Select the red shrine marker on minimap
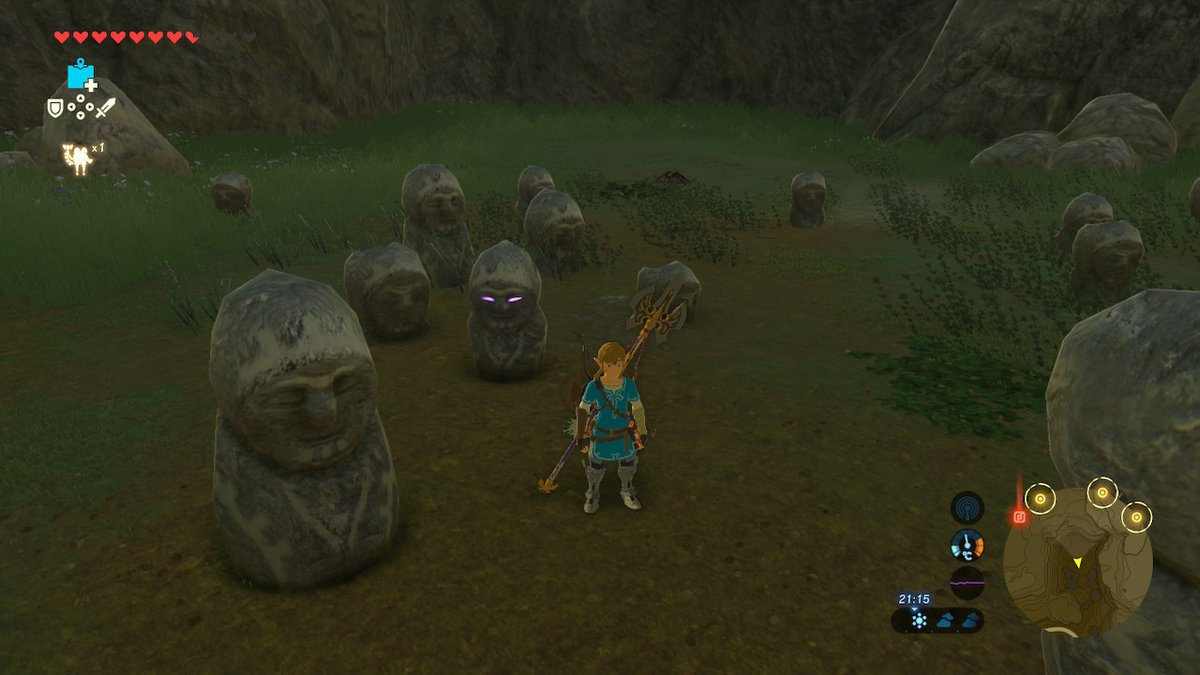This screenshot has width=1200, height=675. [x=1019, y=517]
